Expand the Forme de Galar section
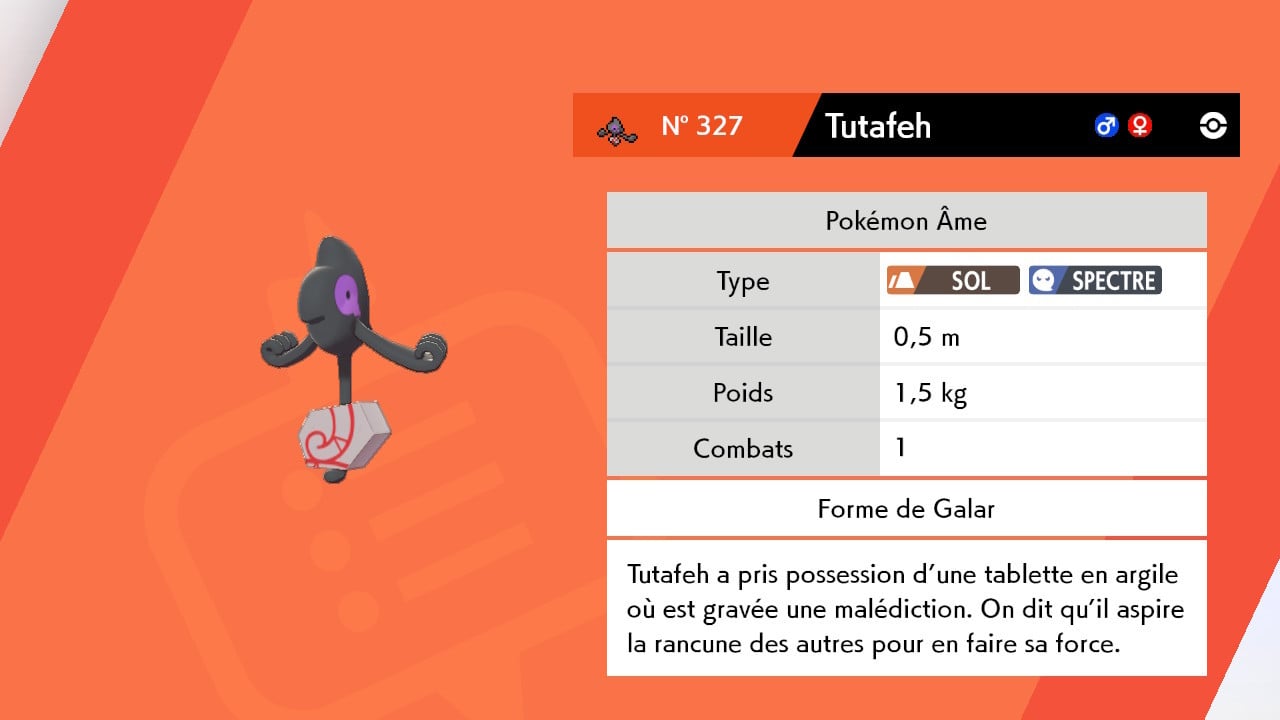 (906, 508)
